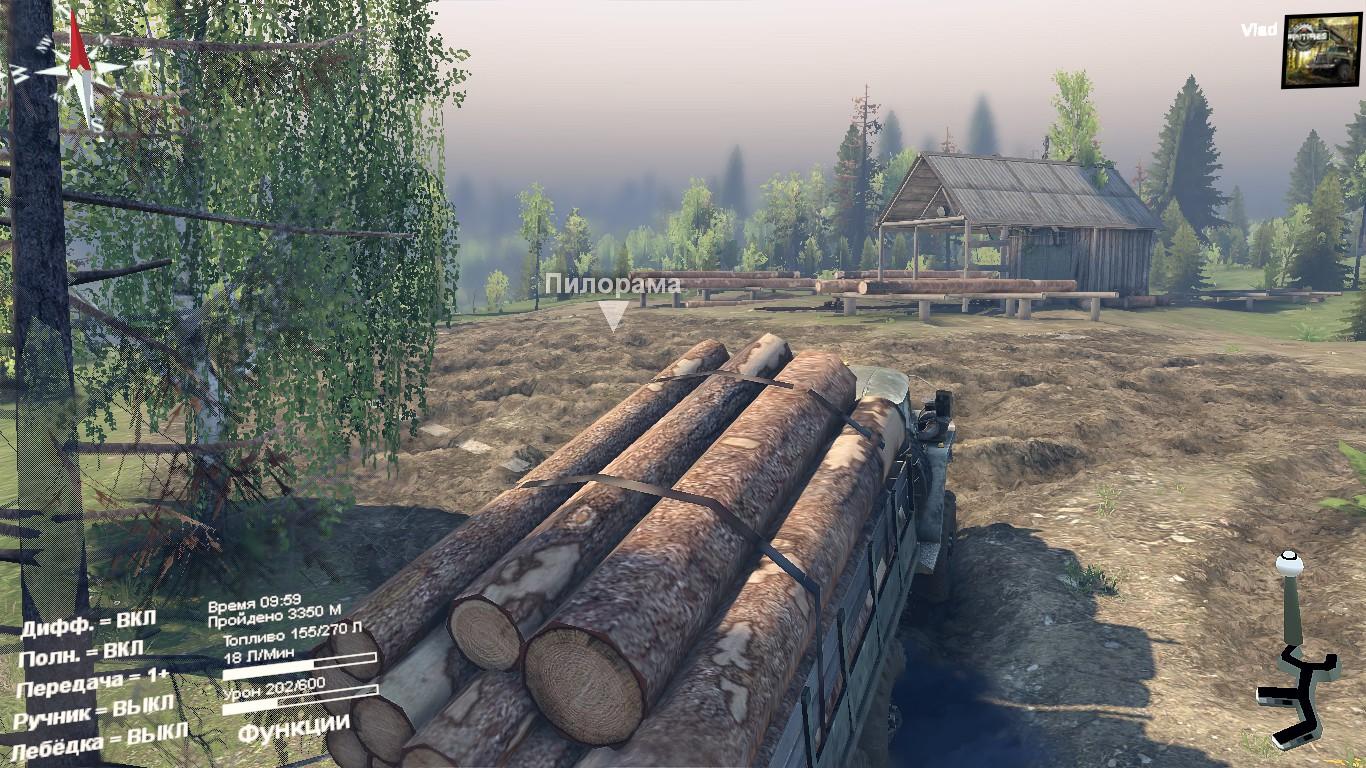Open the ФУНКЦИИ menu

click(x=293, y=727)
